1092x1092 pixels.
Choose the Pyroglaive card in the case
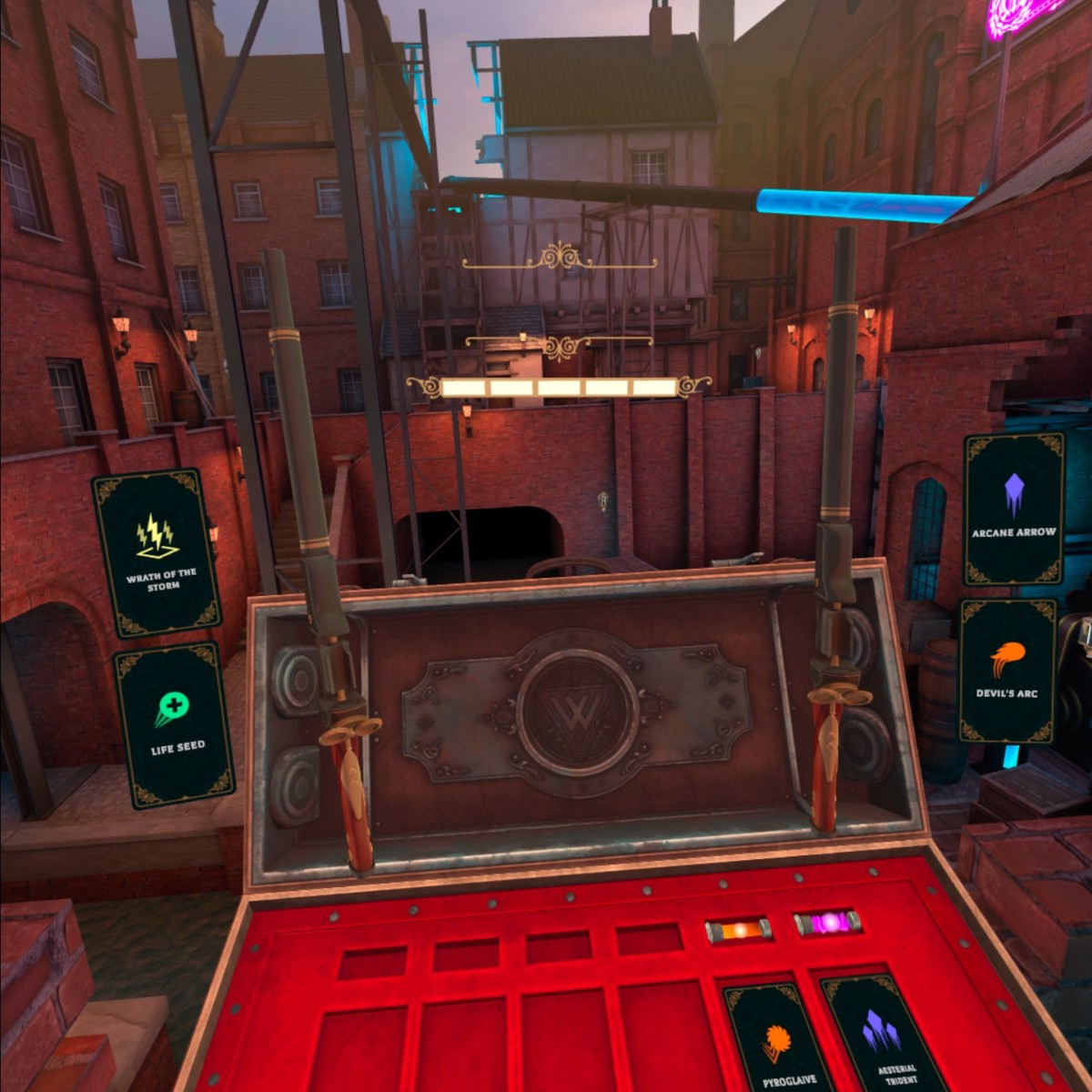pyautogui.click(x=777, y=1037)
